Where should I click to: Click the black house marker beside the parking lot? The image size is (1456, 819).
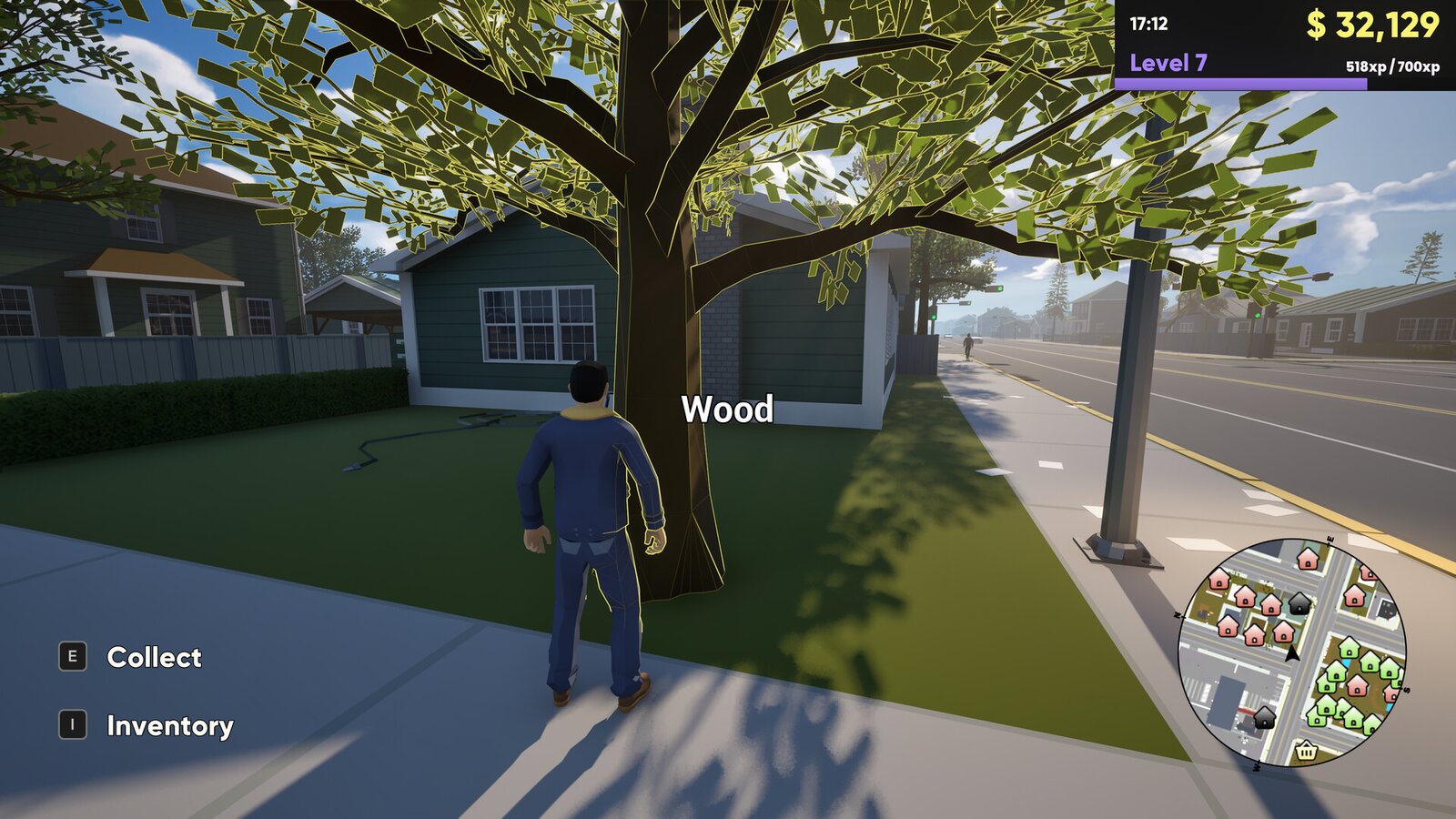click(x=1265, y=719)
